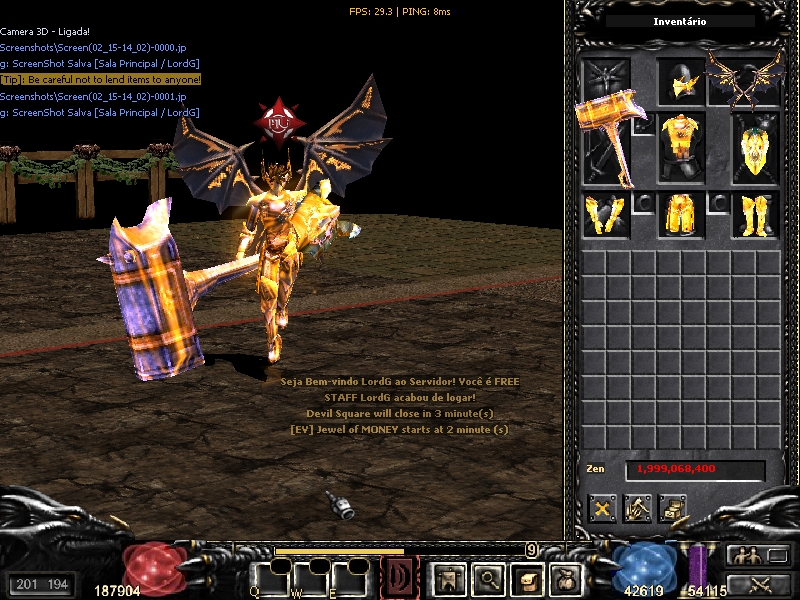This screenshot has width=800, height=600.
Task: Toggle the money bag inventory button
Action: point(566,578)
